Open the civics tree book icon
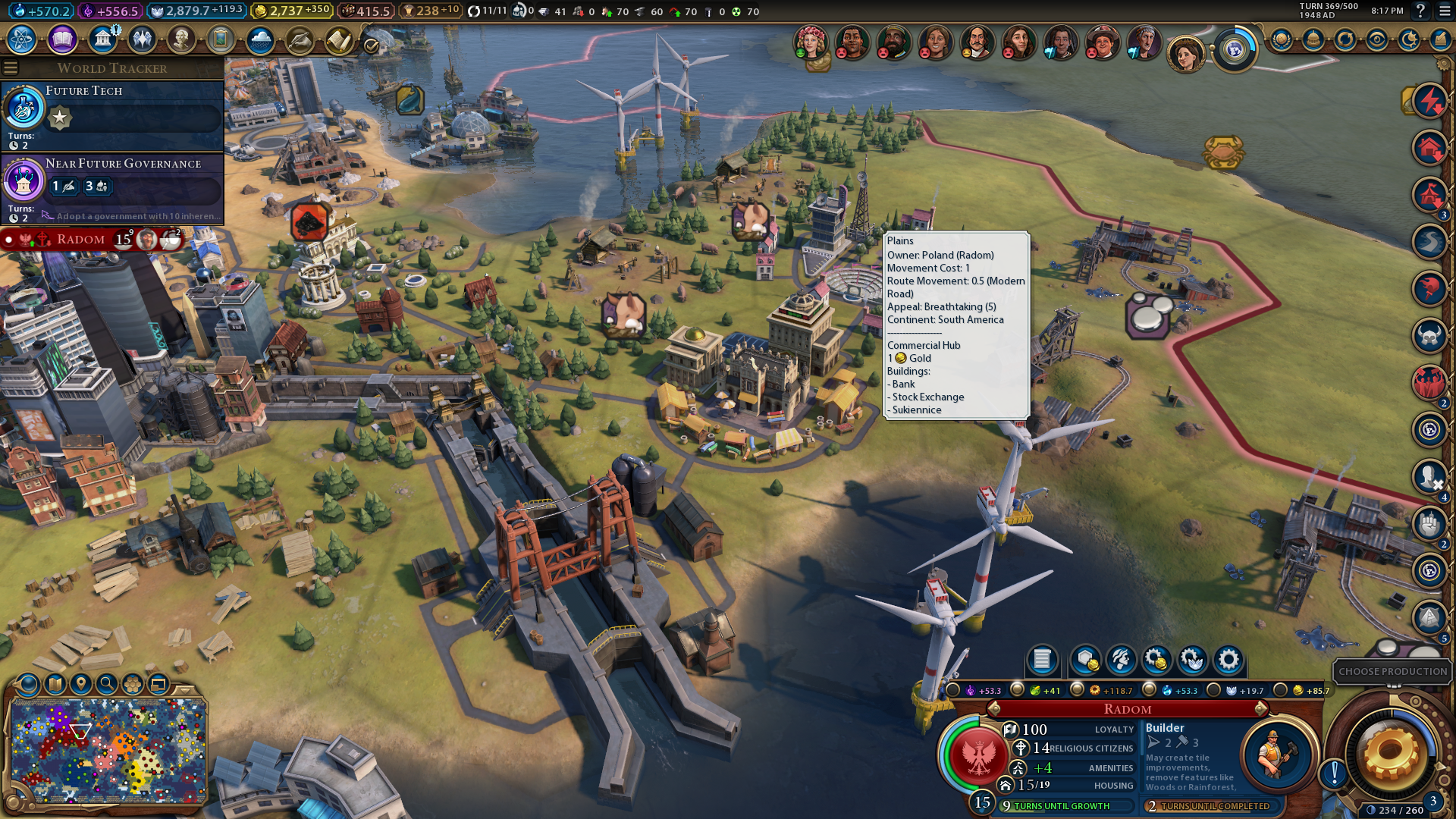The image size is (1456, 819). (62, 39)
